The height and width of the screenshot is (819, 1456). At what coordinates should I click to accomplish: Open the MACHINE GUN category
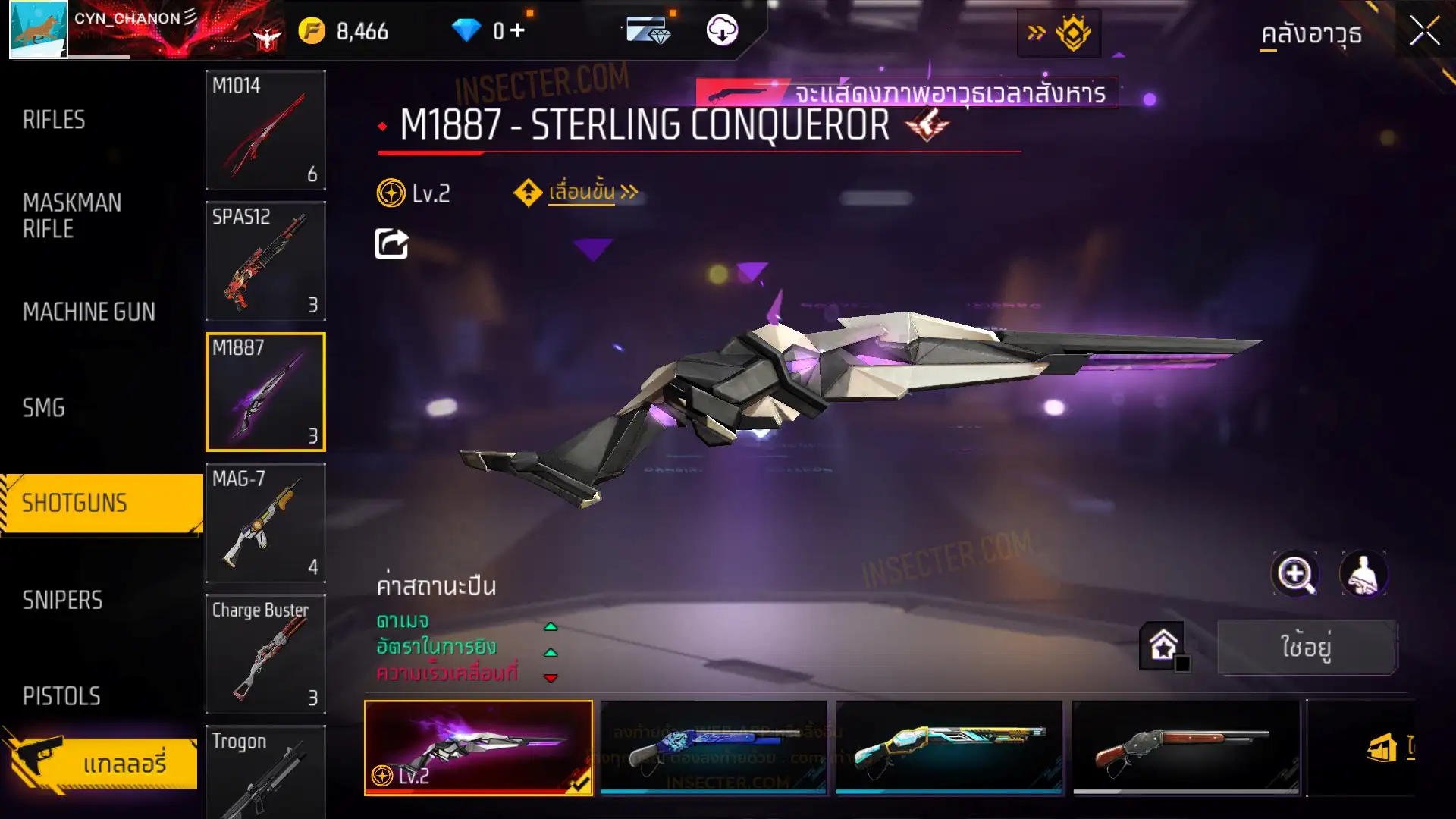[x=89, y=312]
